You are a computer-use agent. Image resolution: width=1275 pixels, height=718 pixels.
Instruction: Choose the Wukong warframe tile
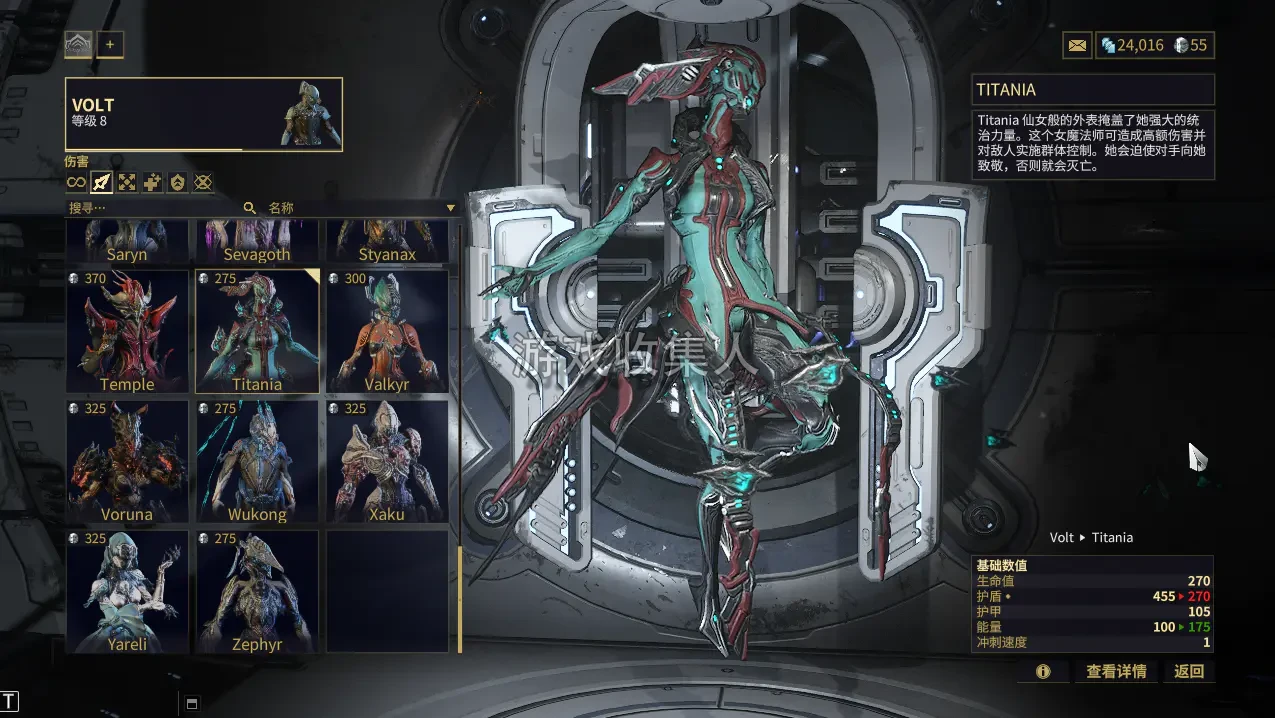click(257, 461)
